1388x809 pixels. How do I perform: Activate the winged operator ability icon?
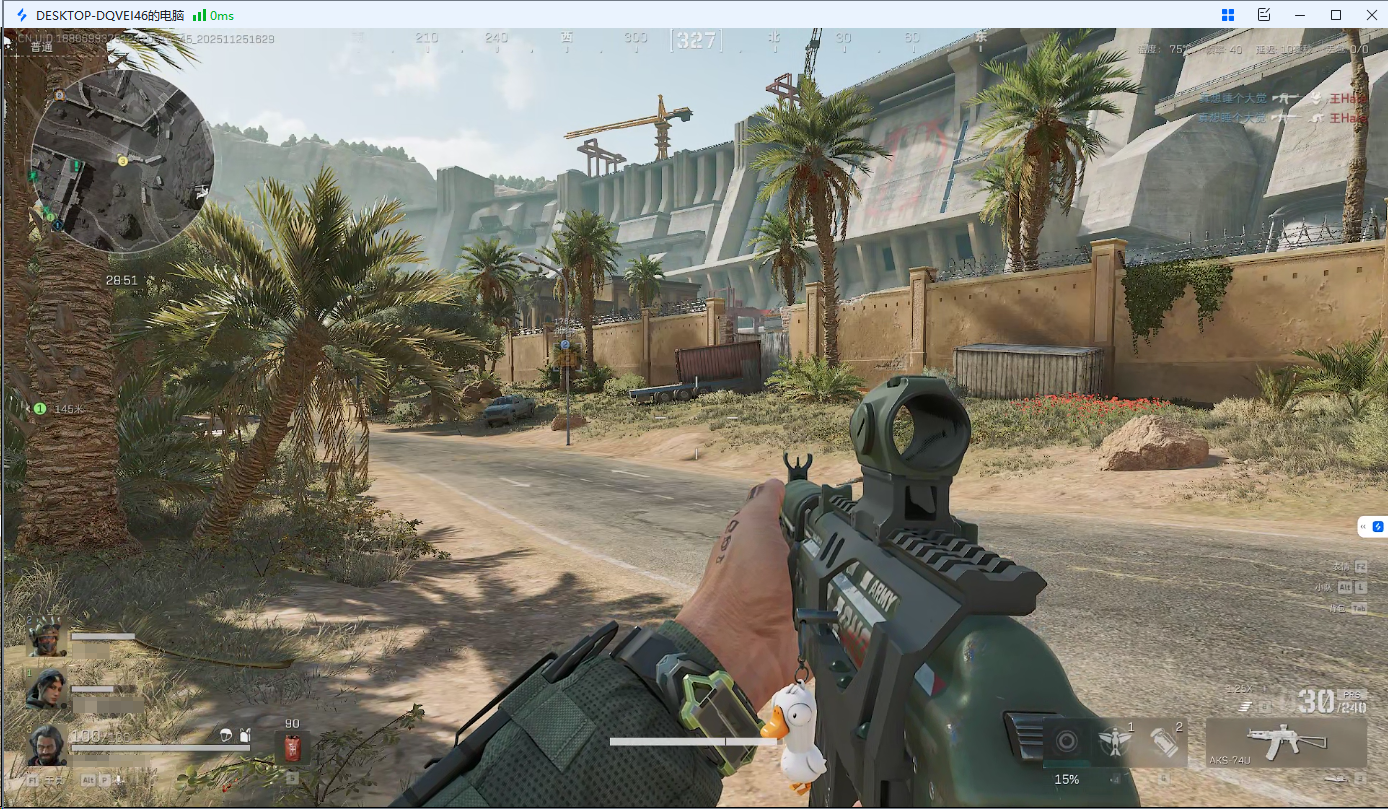point(1113,742)
